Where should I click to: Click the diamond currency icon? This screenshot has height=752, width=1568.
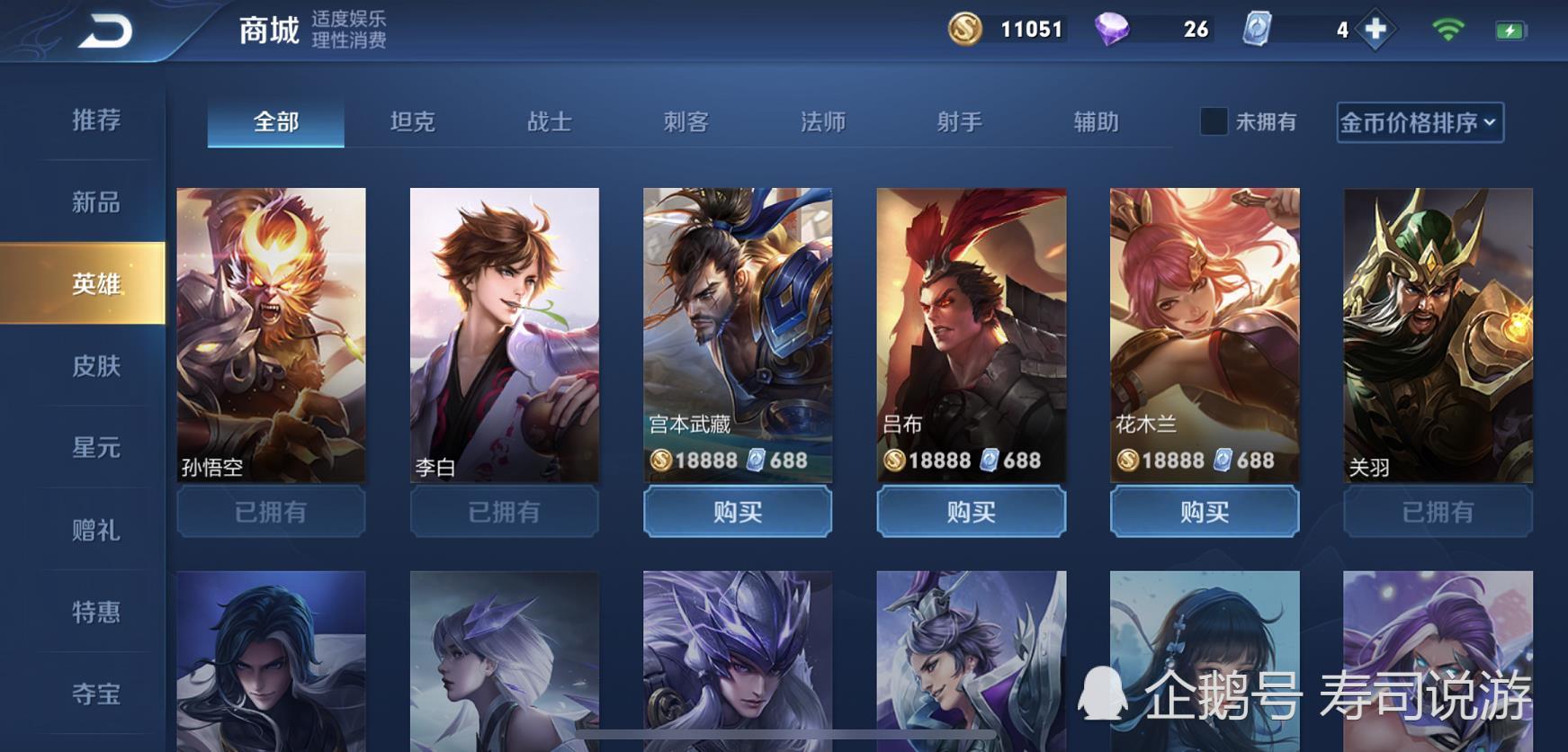pos(1114,29)
